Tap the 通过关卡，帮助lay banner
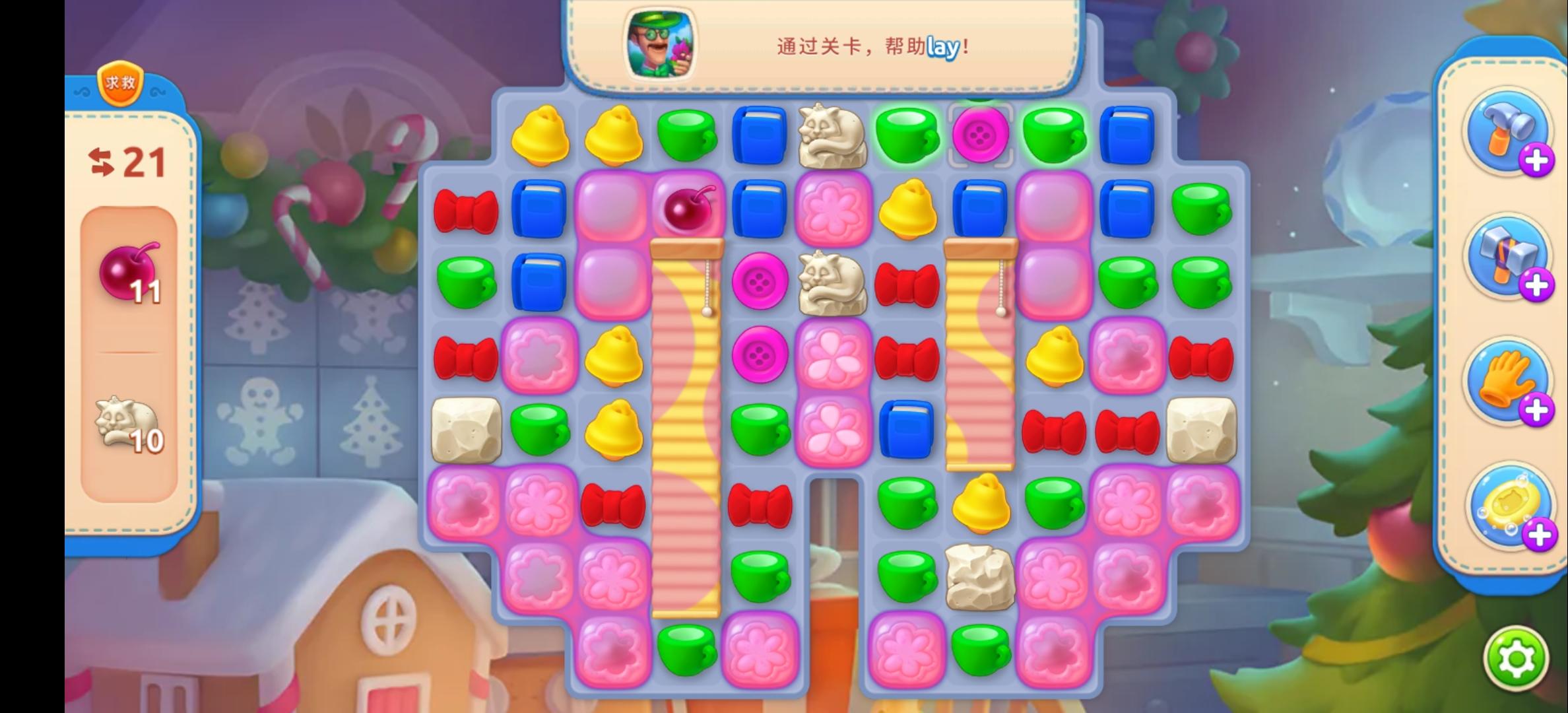 click(x=871, y=48)
